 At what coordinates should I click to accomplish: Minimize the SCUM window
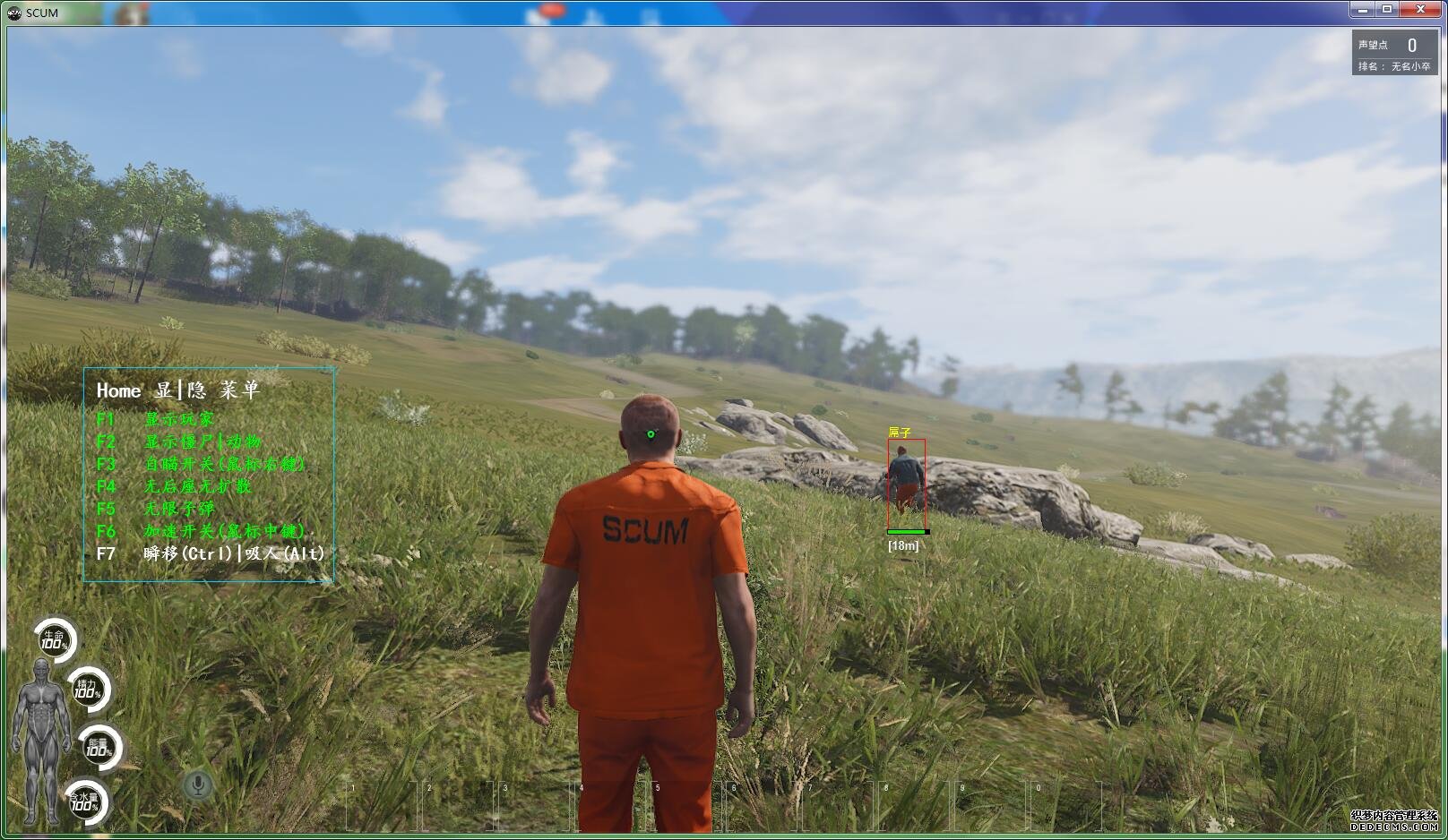pyautogui.click(x=1363, y=9)
